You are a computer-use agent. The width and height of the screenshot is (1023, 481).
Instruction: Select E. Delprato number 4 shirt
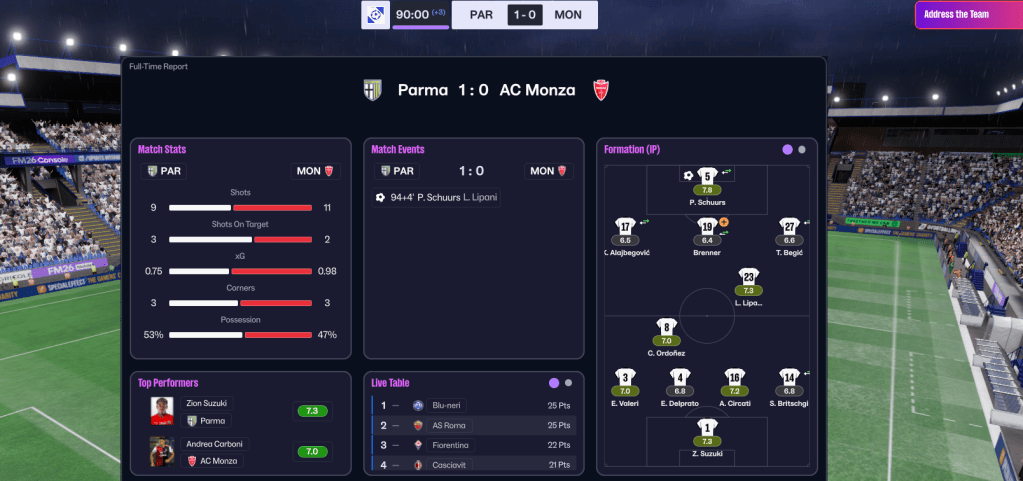680,378
